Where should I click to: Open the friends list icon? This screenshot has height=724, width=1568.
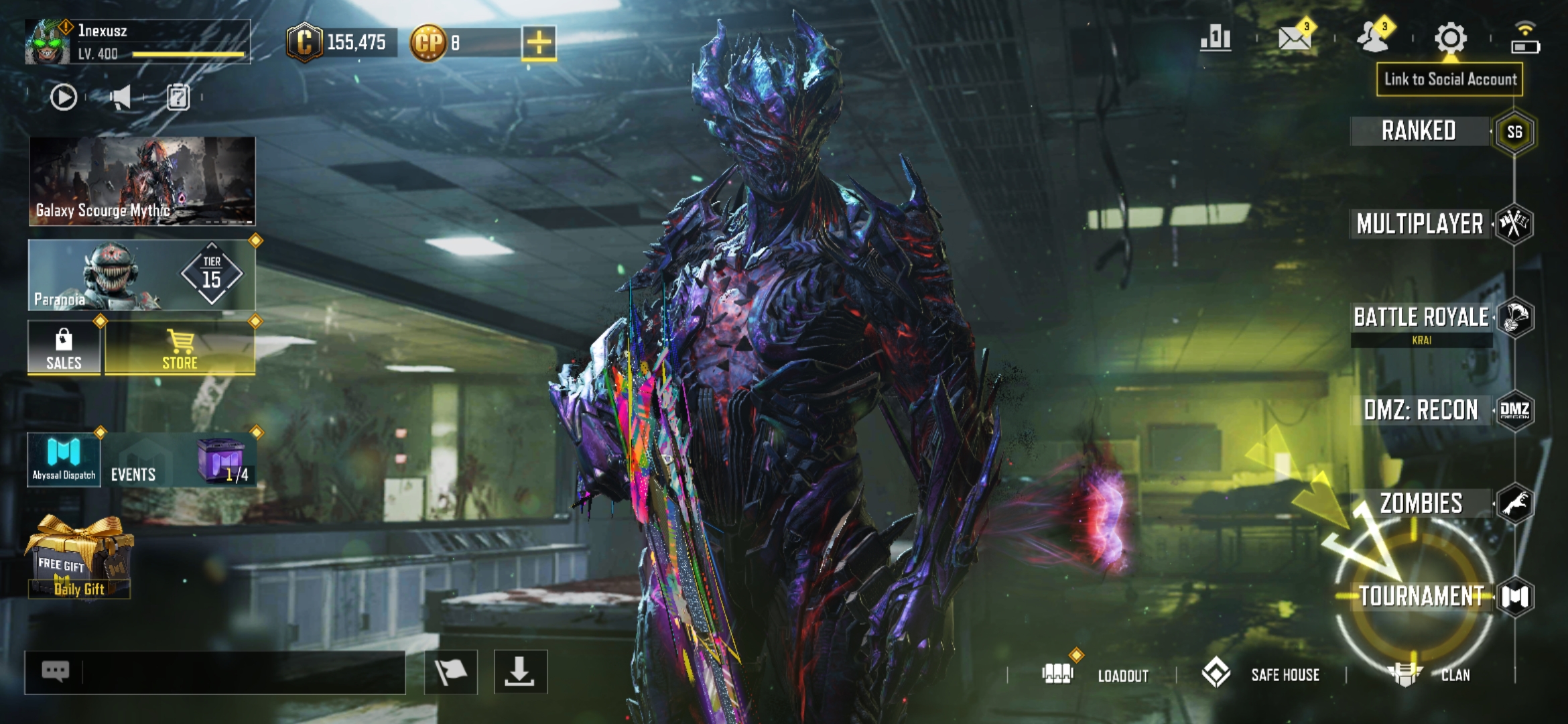(x=1372, y=38)
